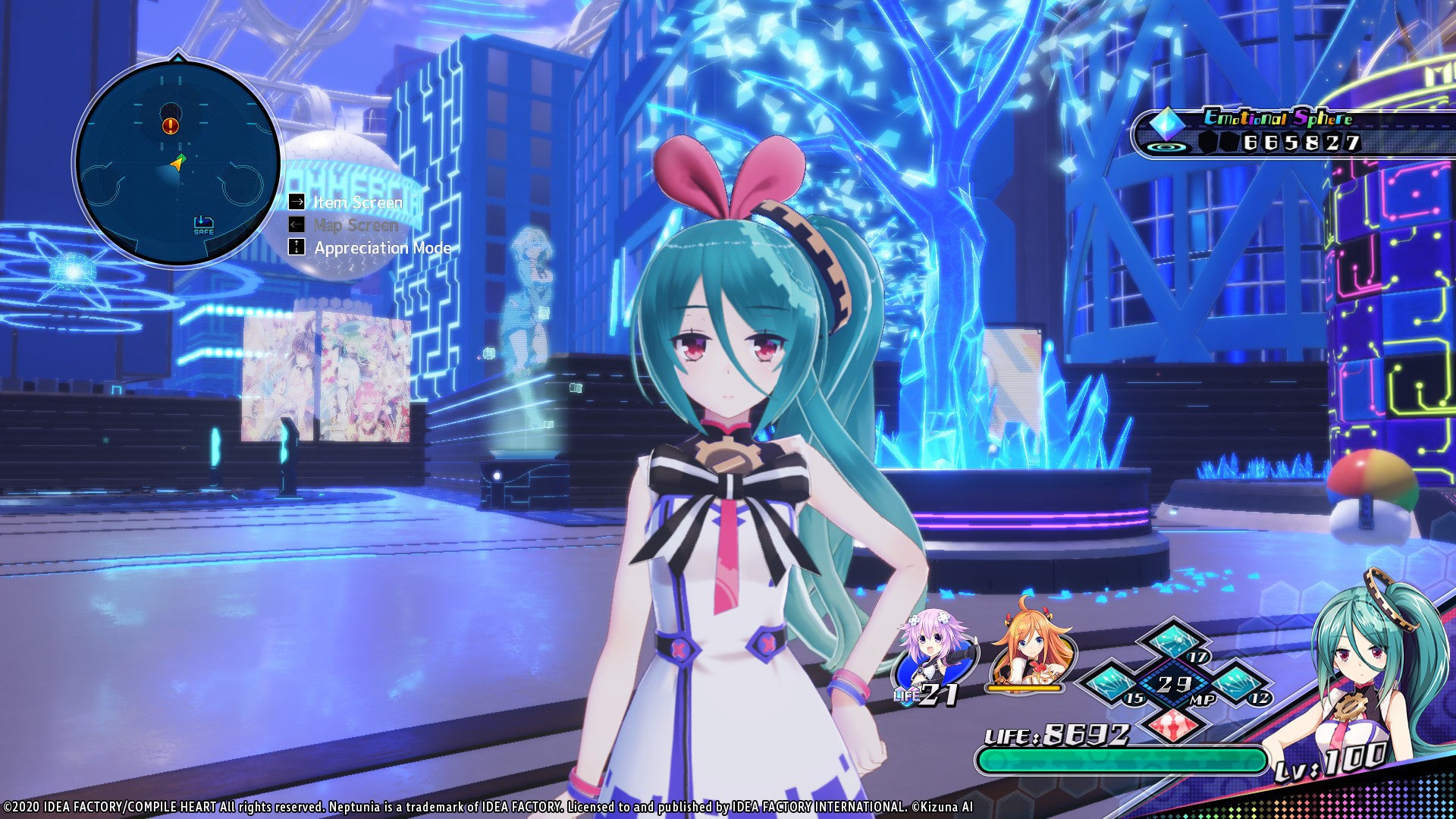Screen dimensions: 1456x819
Task: Select the red exclamation marker on minimap
Action: pyautogui.click(x=171, y=126)
